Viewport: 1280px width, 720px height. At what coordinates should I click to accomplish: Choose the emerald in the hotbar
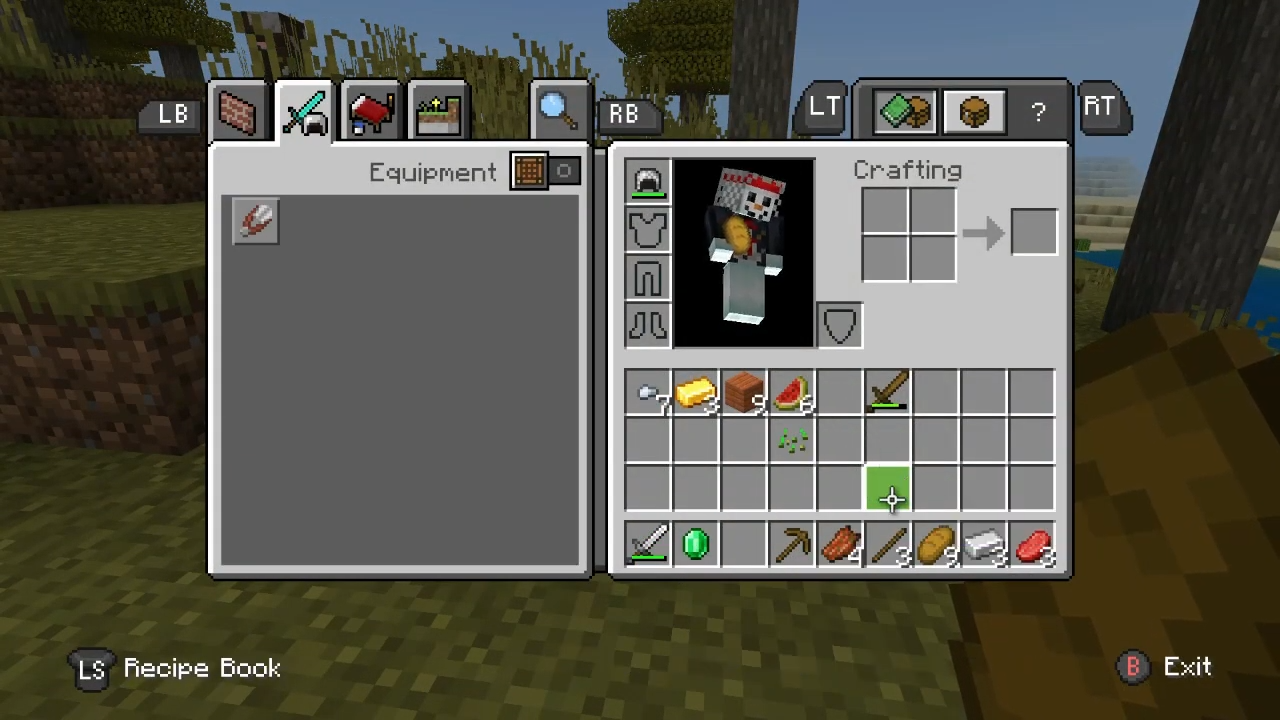click(x=696, y=545)
